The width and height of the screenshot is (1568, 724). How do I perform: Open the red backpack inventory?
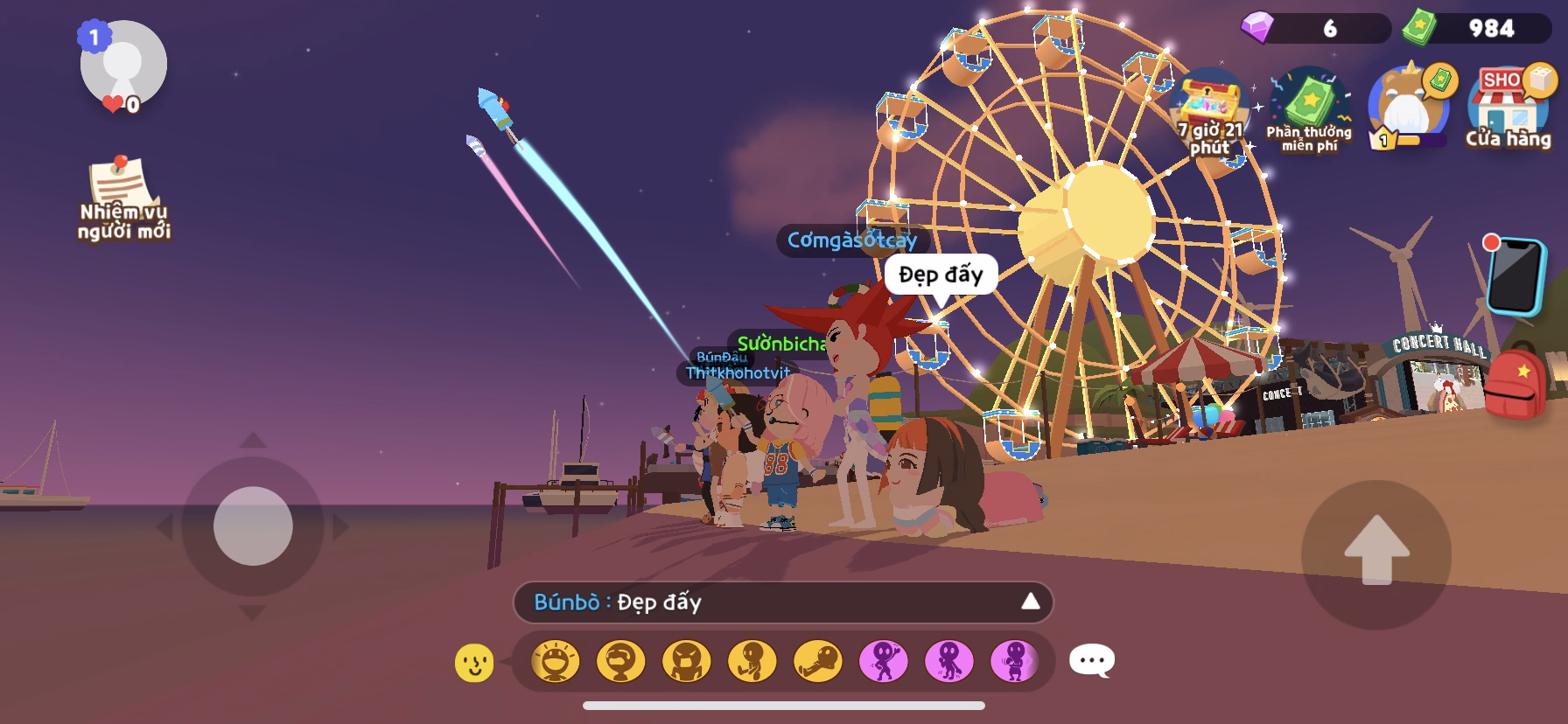1515,383
